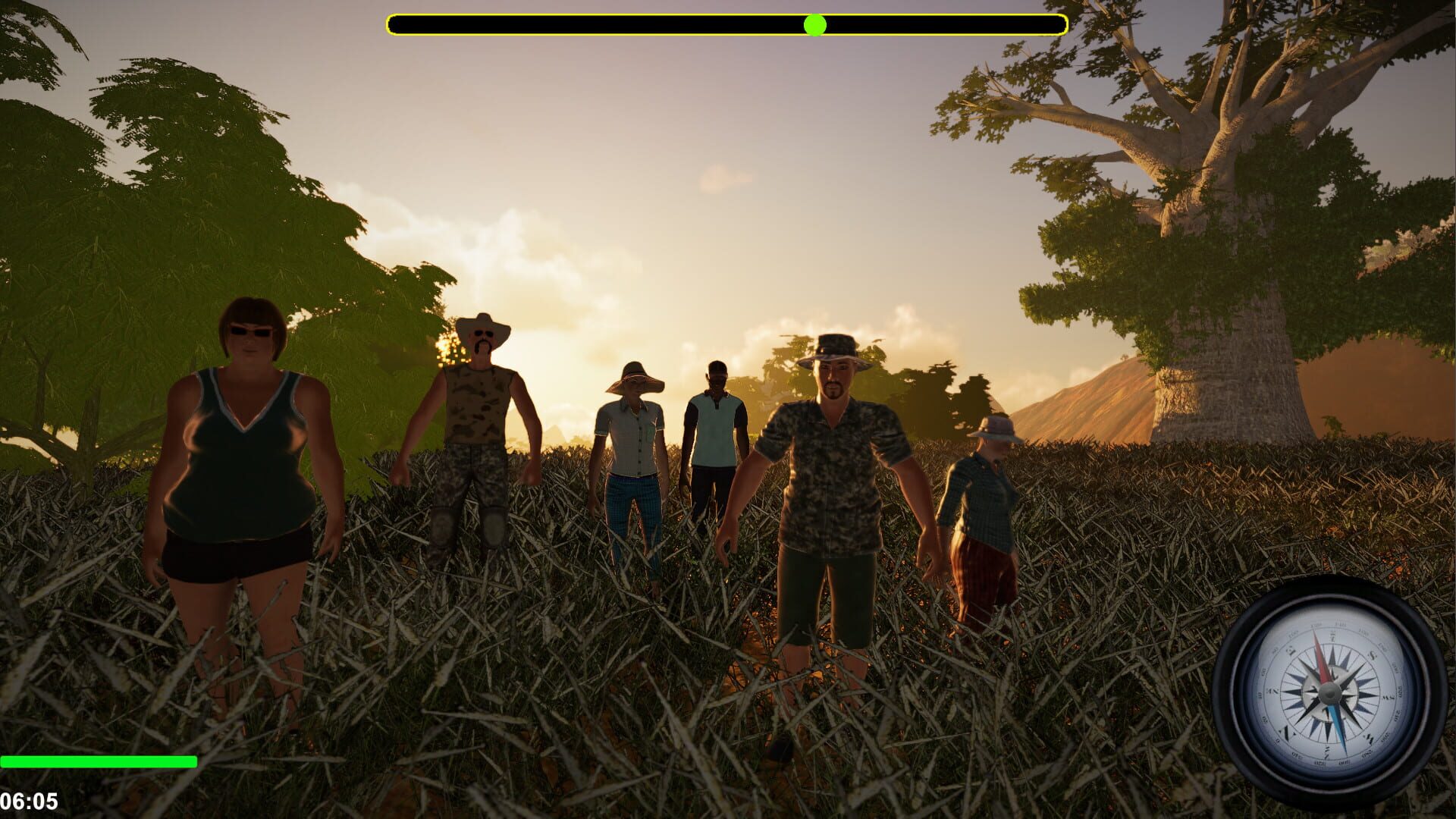The width and height of the screenshot is (1456, 819).
Task: Click the W marking on the compass face
Action: coord(1386,697)
